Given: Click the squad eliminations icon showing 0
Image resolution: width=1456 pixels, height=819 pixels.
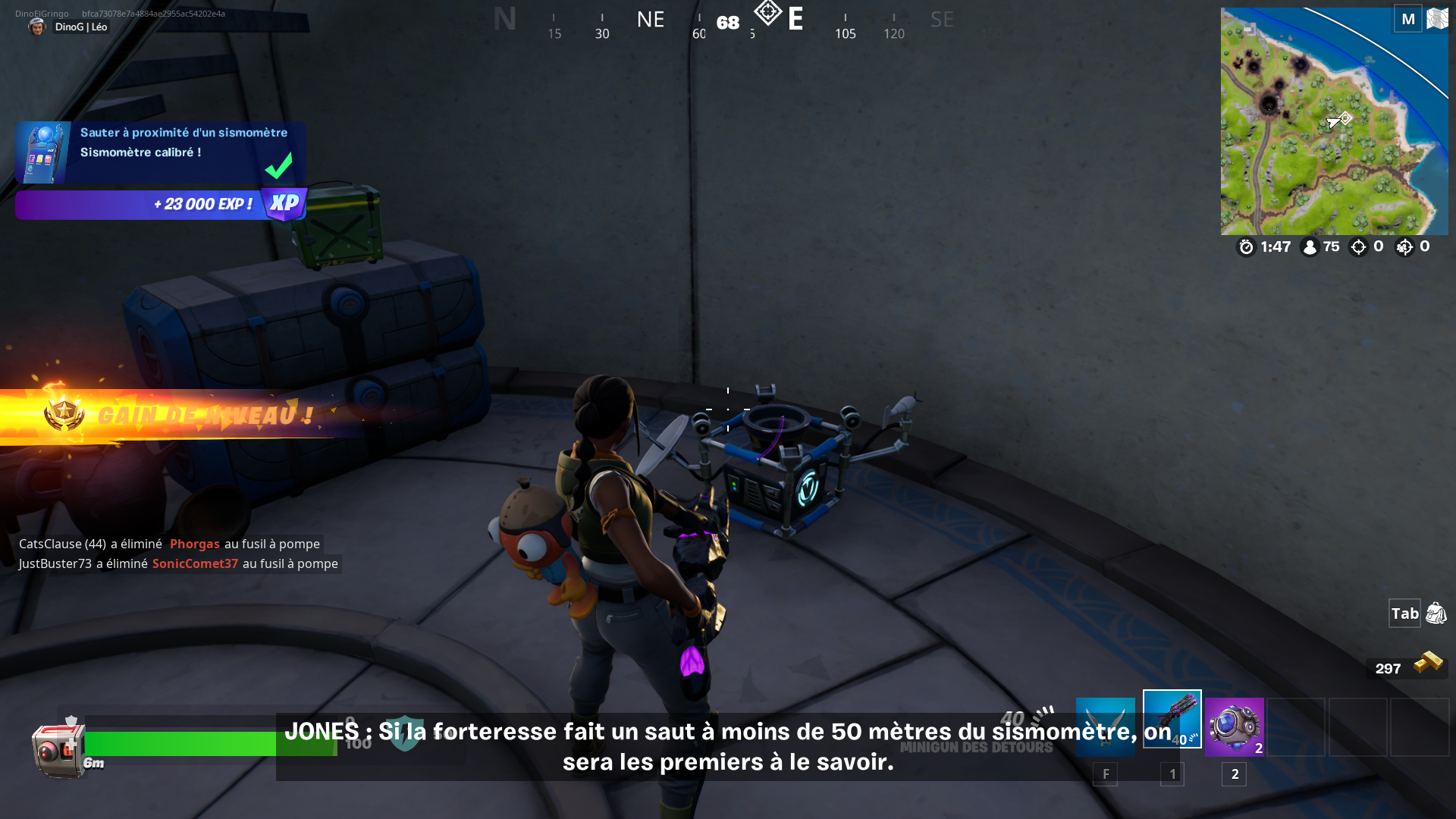Looking at the screenshot, I should 1404,246.
